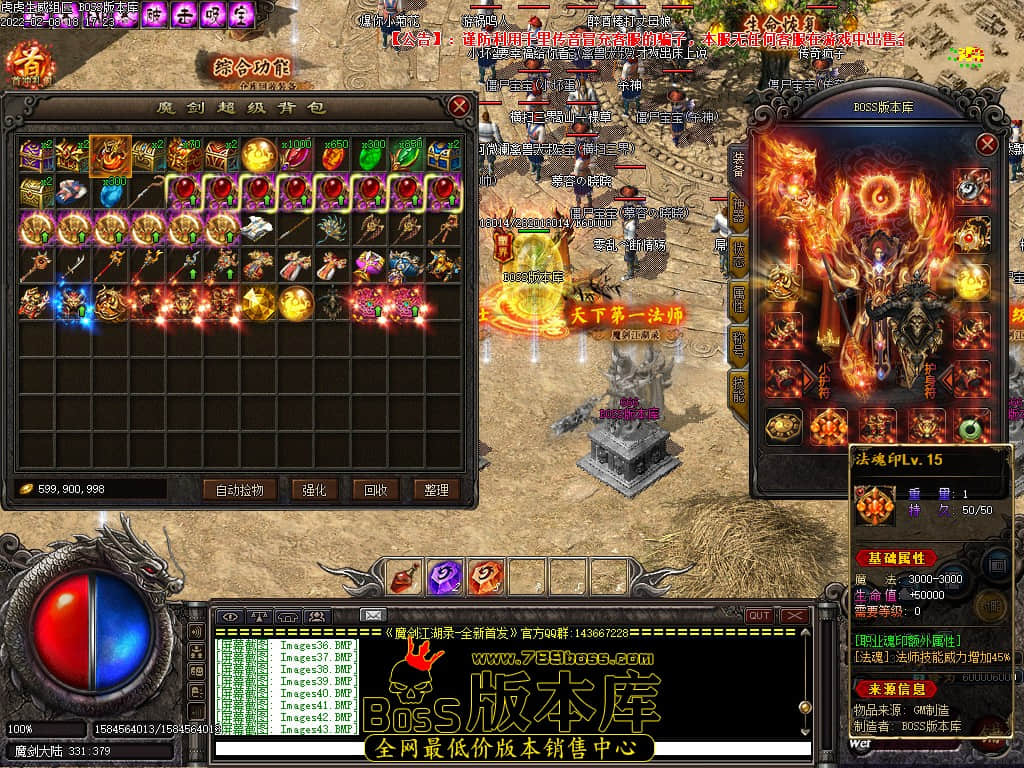Focus the chat text input field
This screenshot has width=1024, height=768.
[510, 748]
